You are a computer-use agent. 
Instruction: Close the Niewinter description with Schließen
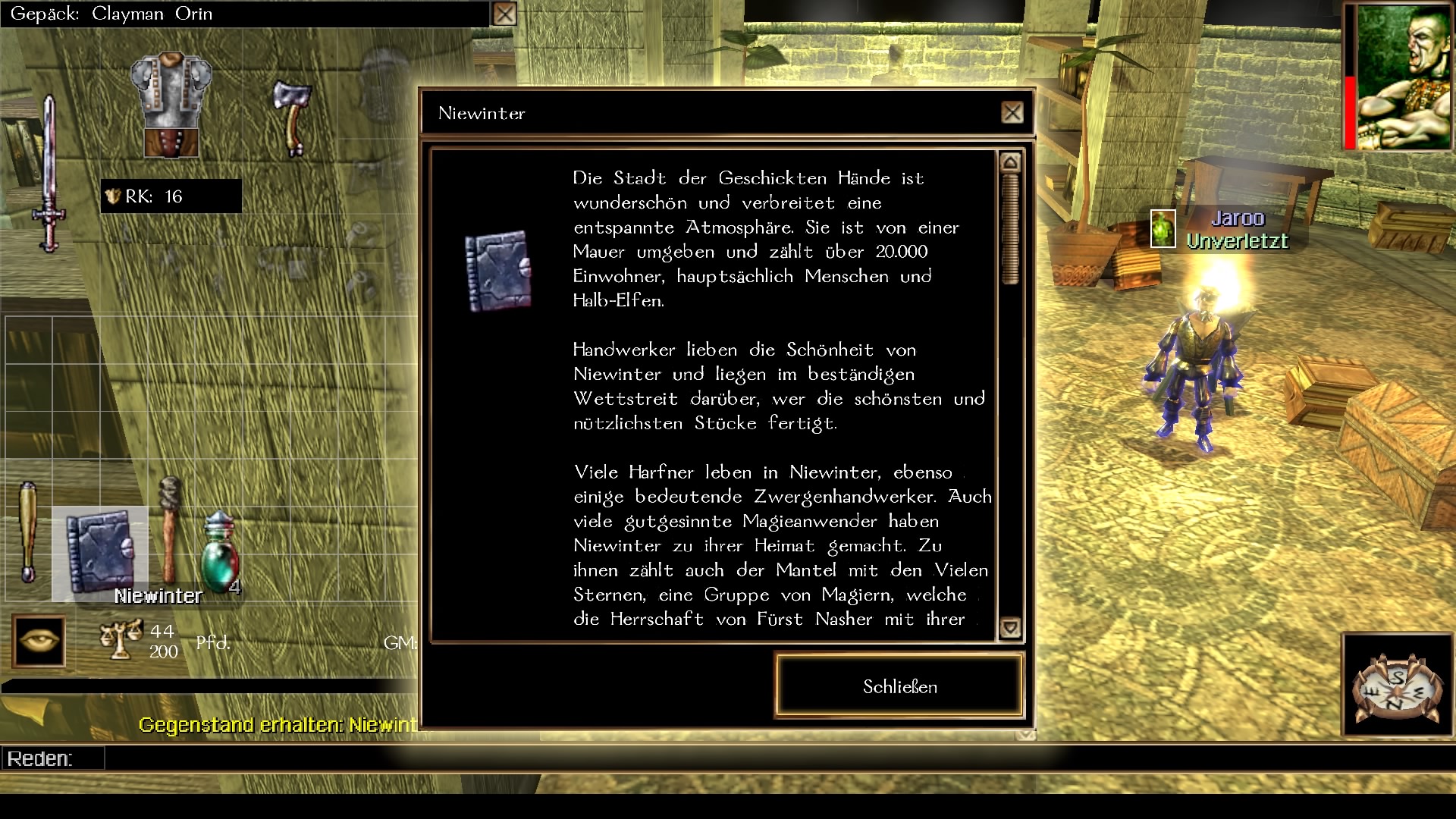pyautogui.click(x=899, y=686)
